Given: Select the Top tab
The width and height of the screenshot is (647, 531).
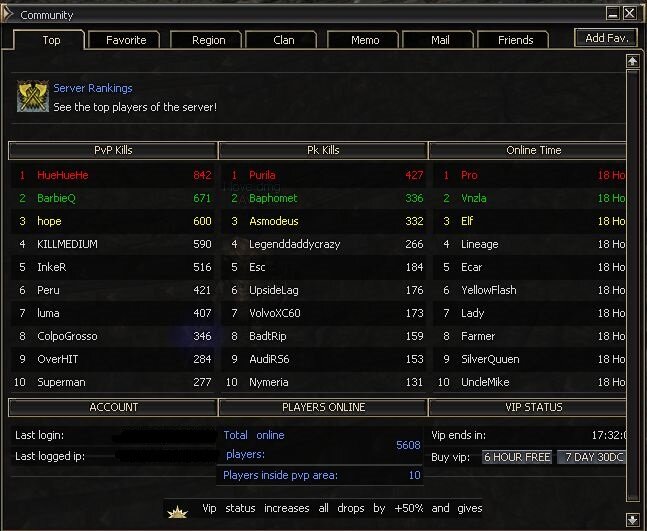Looking at the screenshot, I should 51,40.
